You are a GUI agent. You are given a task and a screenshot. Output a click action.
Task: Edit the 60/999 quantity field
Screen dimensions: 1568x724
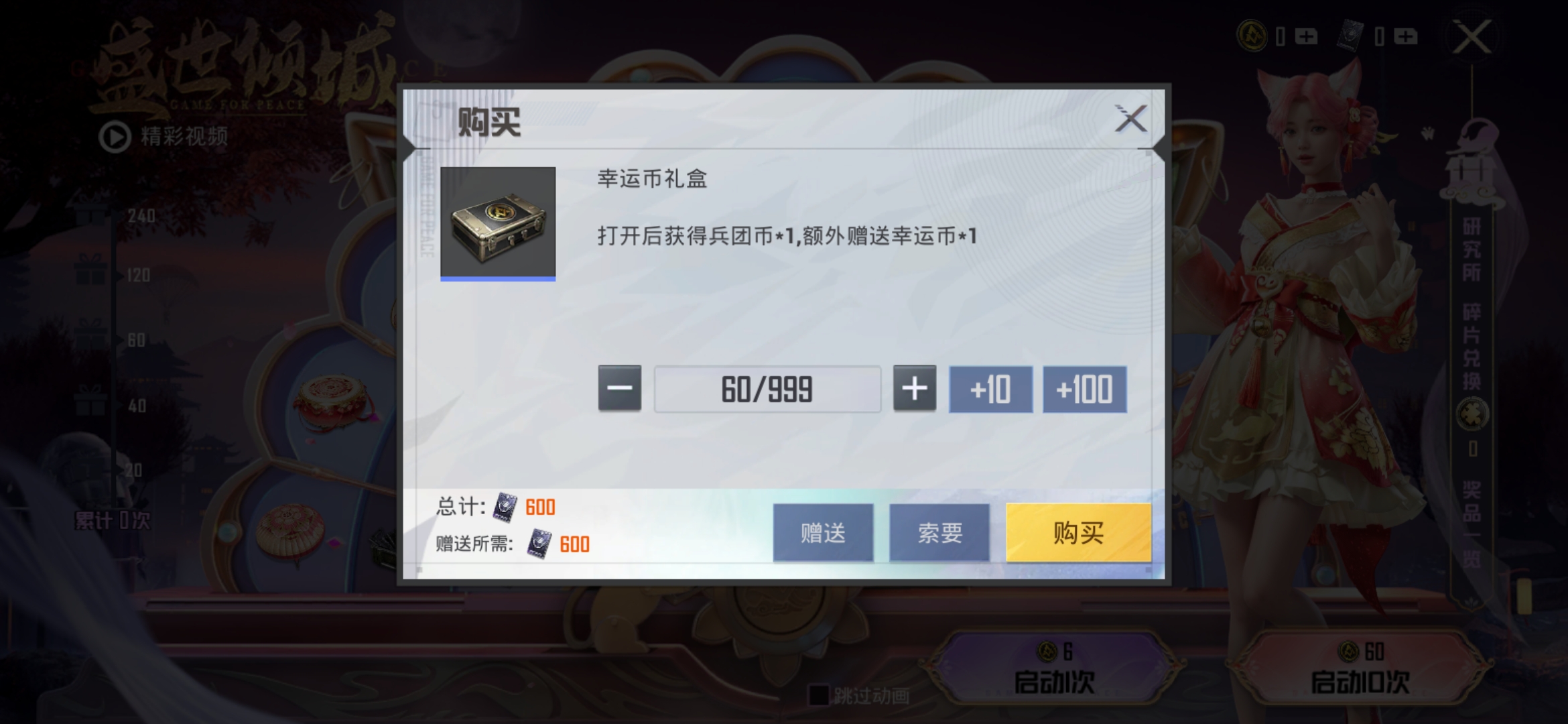point(767,389)
